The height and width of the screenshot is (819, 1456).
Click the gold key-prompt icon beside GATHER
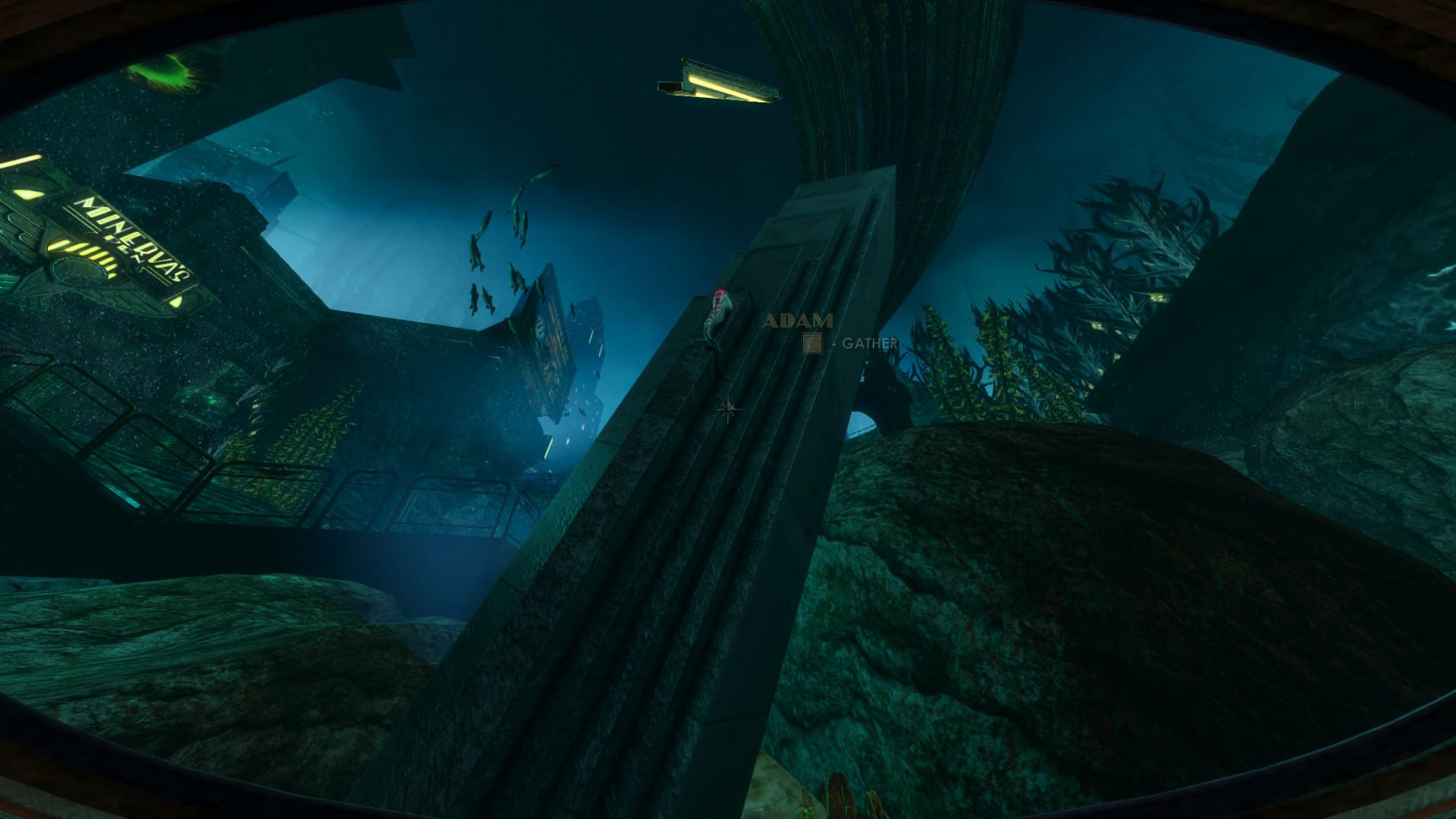pyautogui.click(x=812, y=342)
